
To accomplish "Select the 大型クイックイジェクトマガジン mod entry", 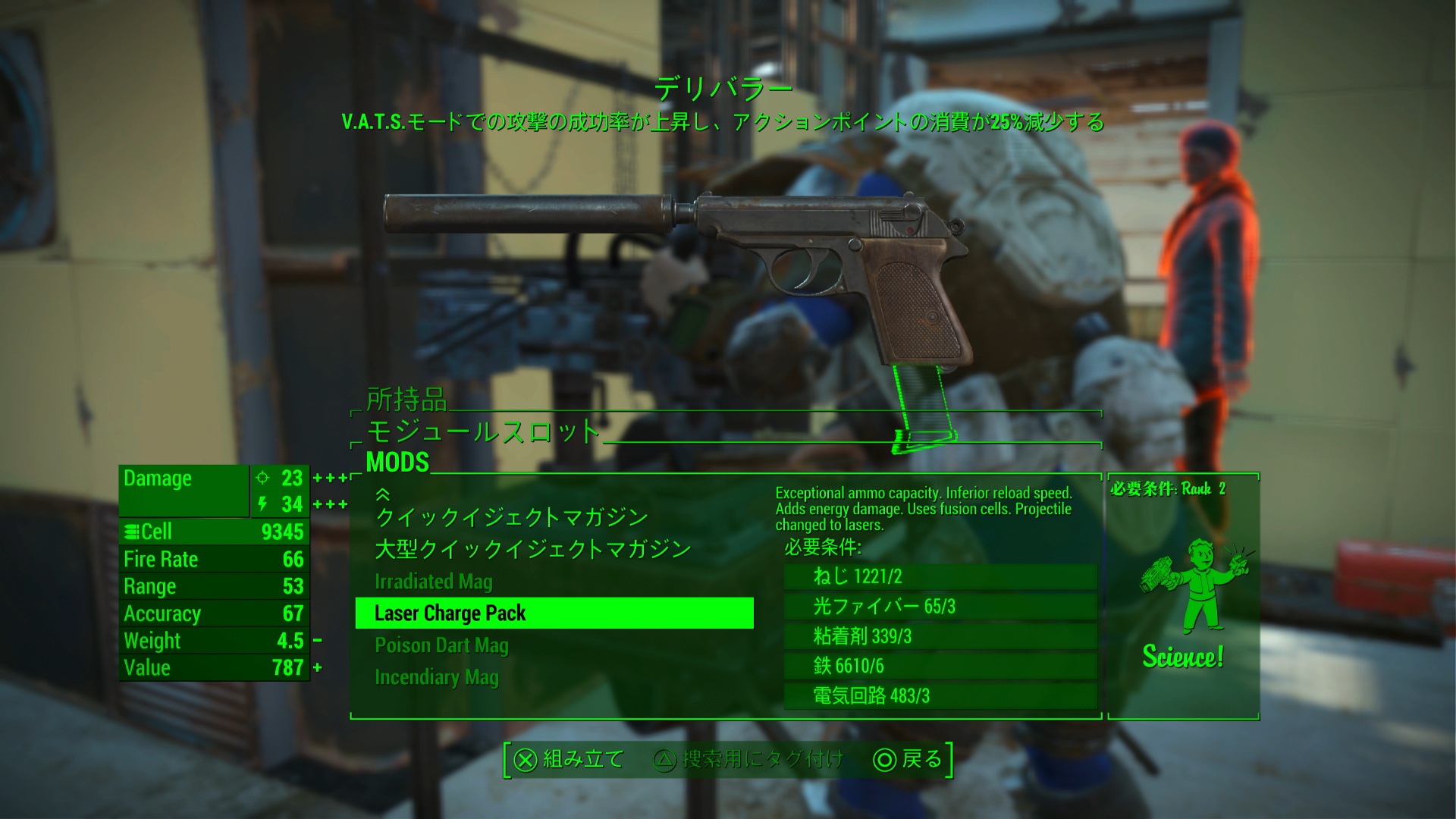I will (x=532, y=549).
